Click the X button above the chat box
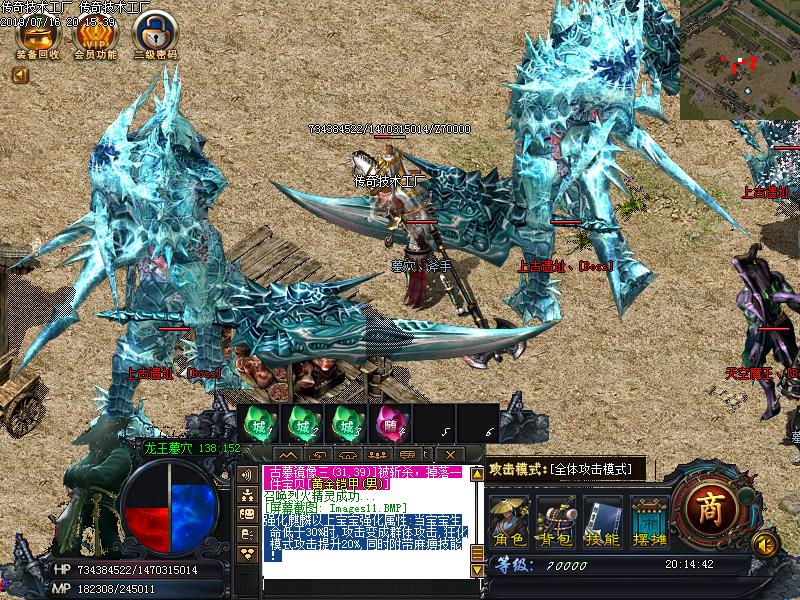Viewport: 800px width, 600px height. pyautogui.click(x=451, y=455)
